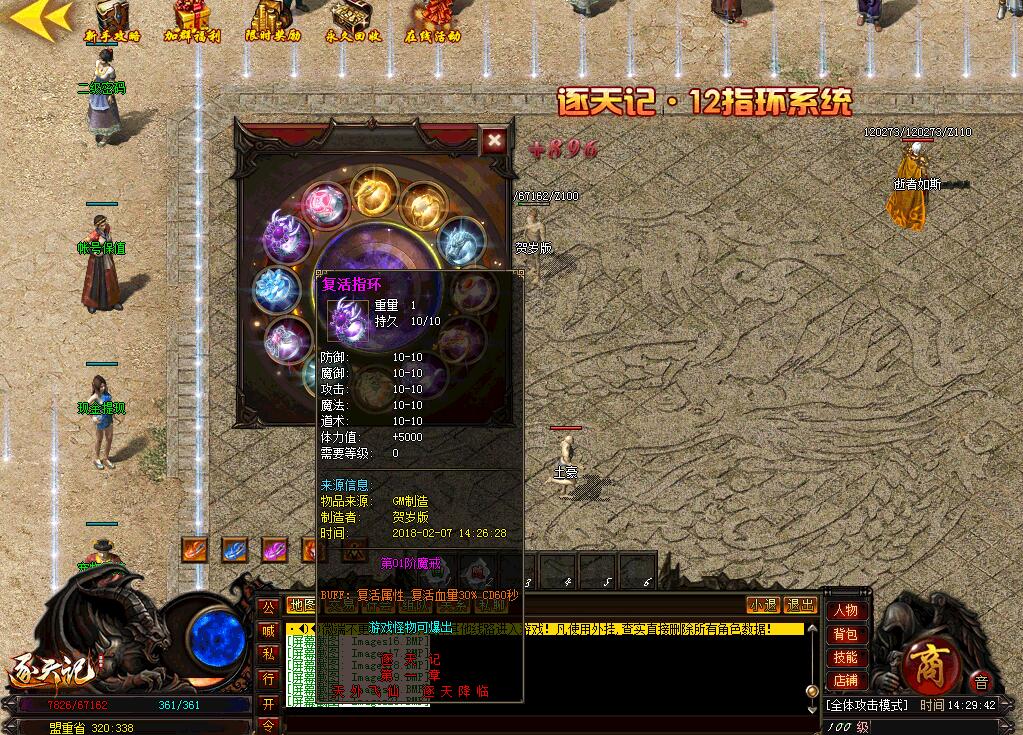Select the golden dragon ring slot
The width and height of the screenshot is (1023, 735).
tap(374, 193)
